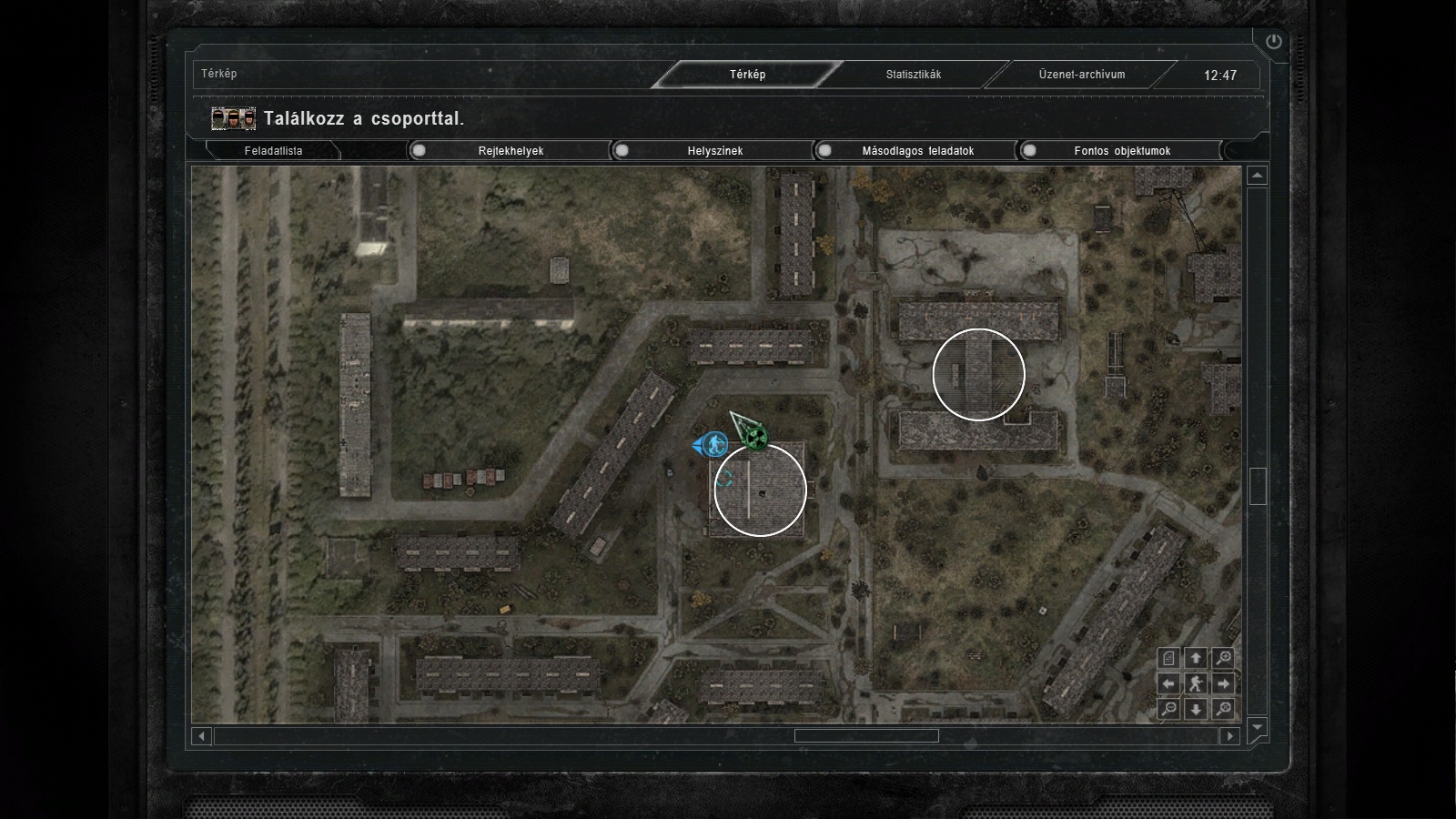The width and height of the screenshot is (1456, 819).
Task: Open the Üzenet-archívum message tab
Action: 1082,75
